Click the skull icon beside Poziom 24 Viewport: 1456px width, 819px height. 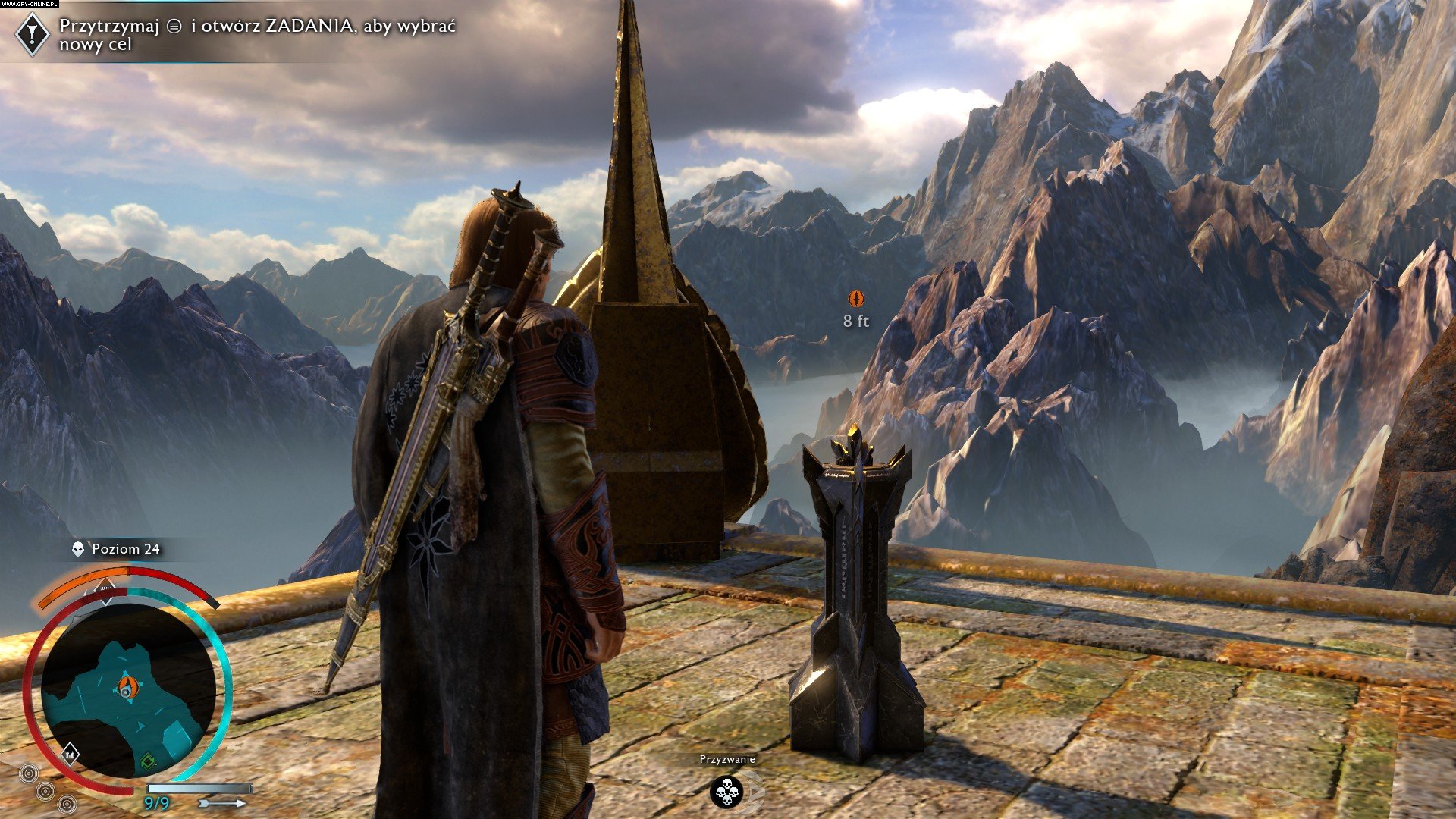[77, 549]
